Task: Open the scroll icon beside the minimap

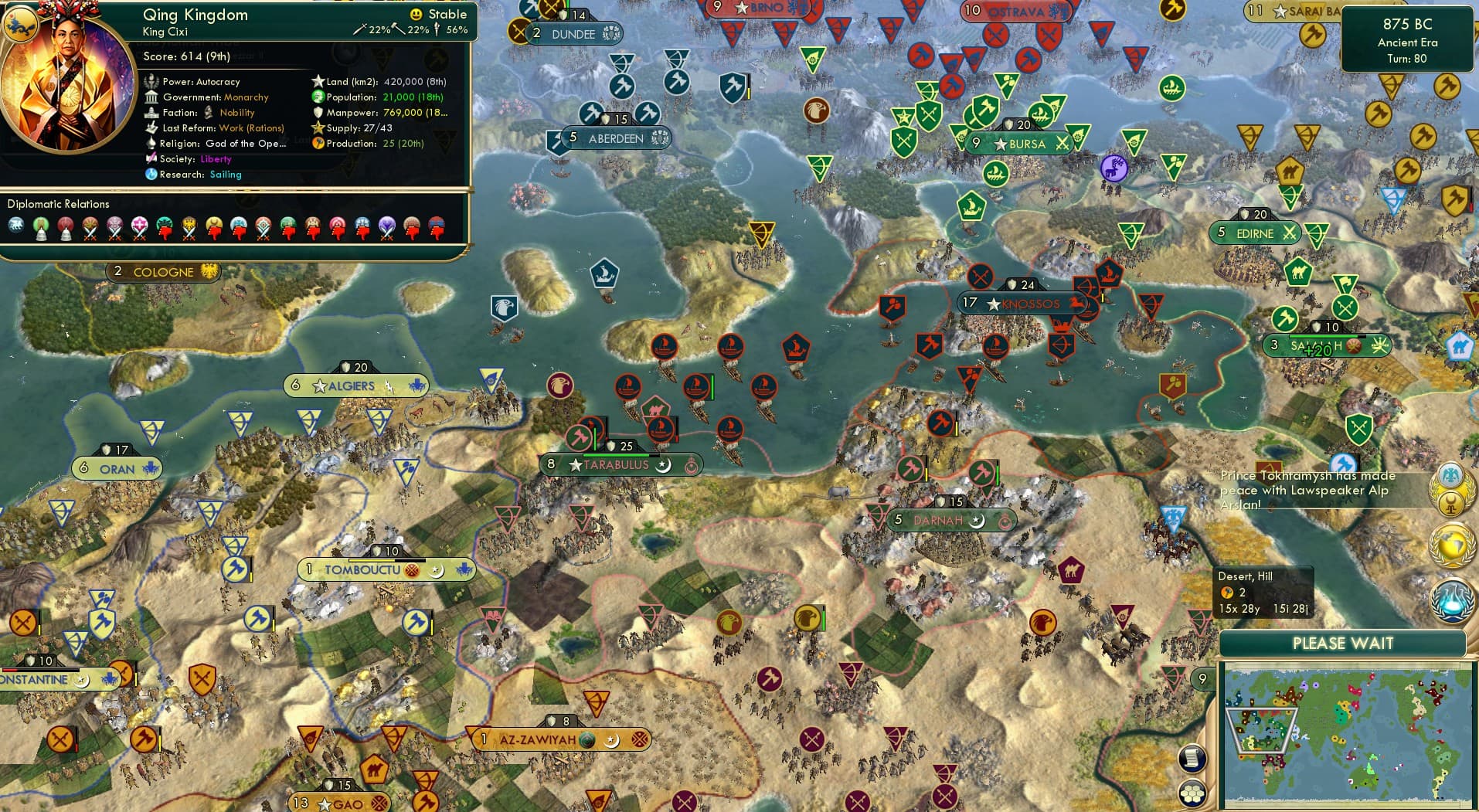Action: point(1192,758)
